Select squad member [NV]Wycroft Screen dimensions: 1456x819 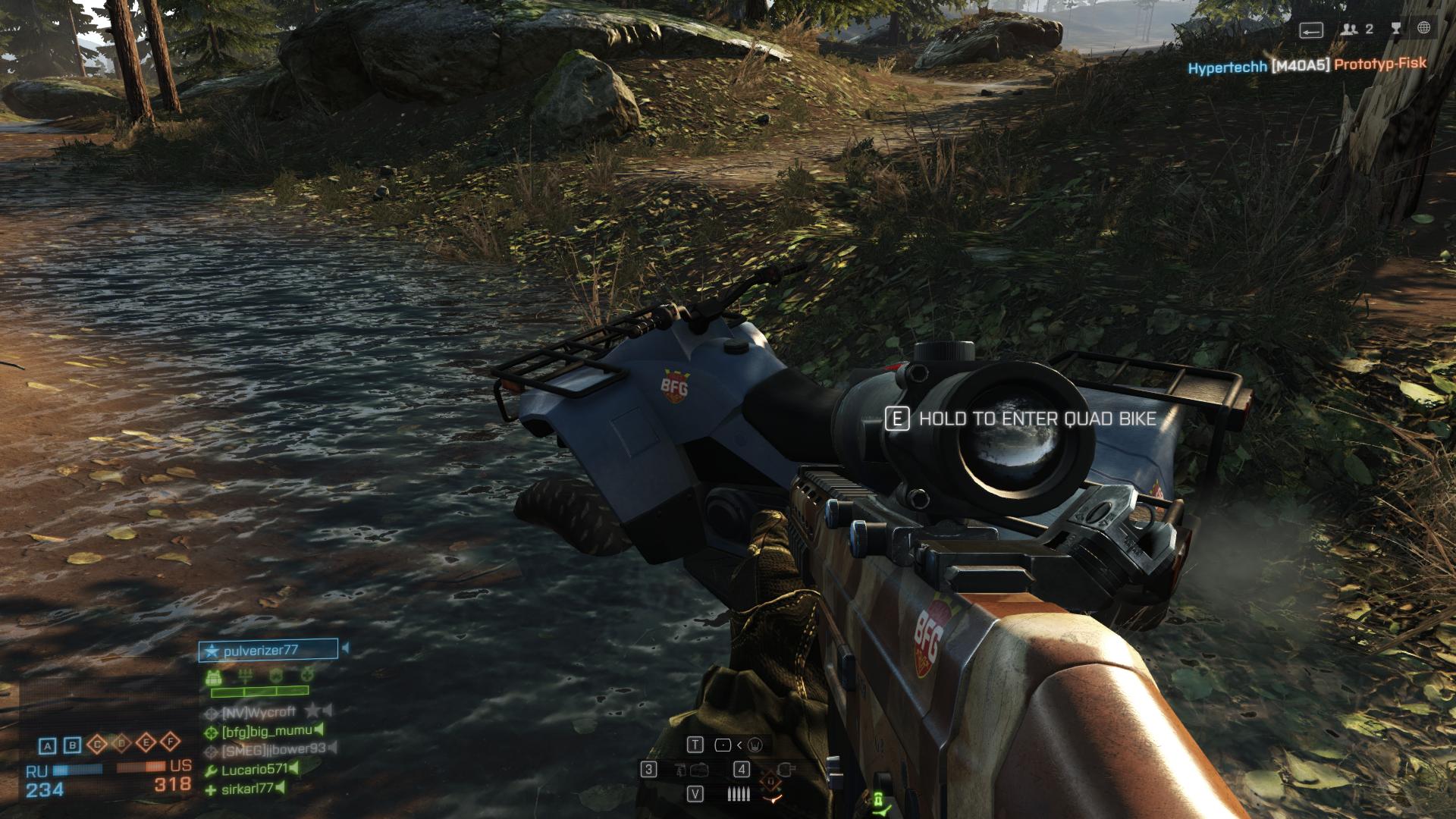coord(259,712)
